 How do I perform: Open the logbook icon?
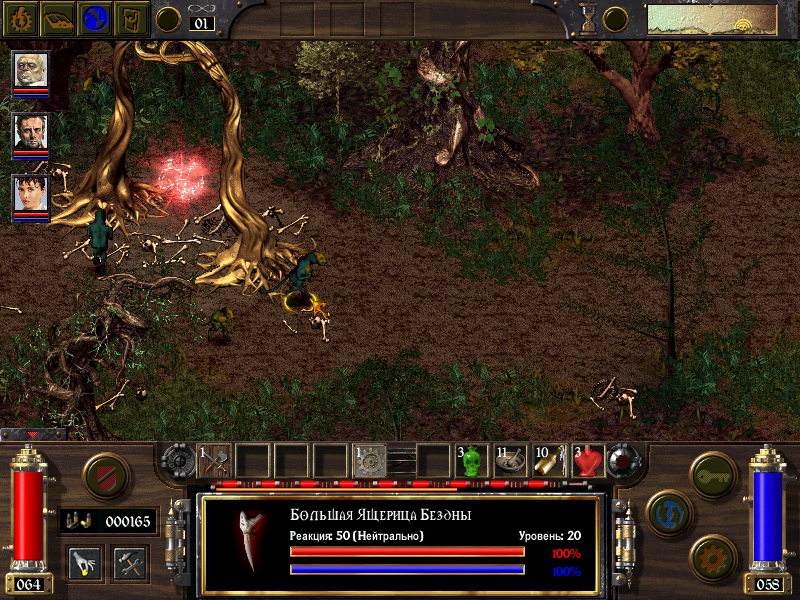point(58,18)
